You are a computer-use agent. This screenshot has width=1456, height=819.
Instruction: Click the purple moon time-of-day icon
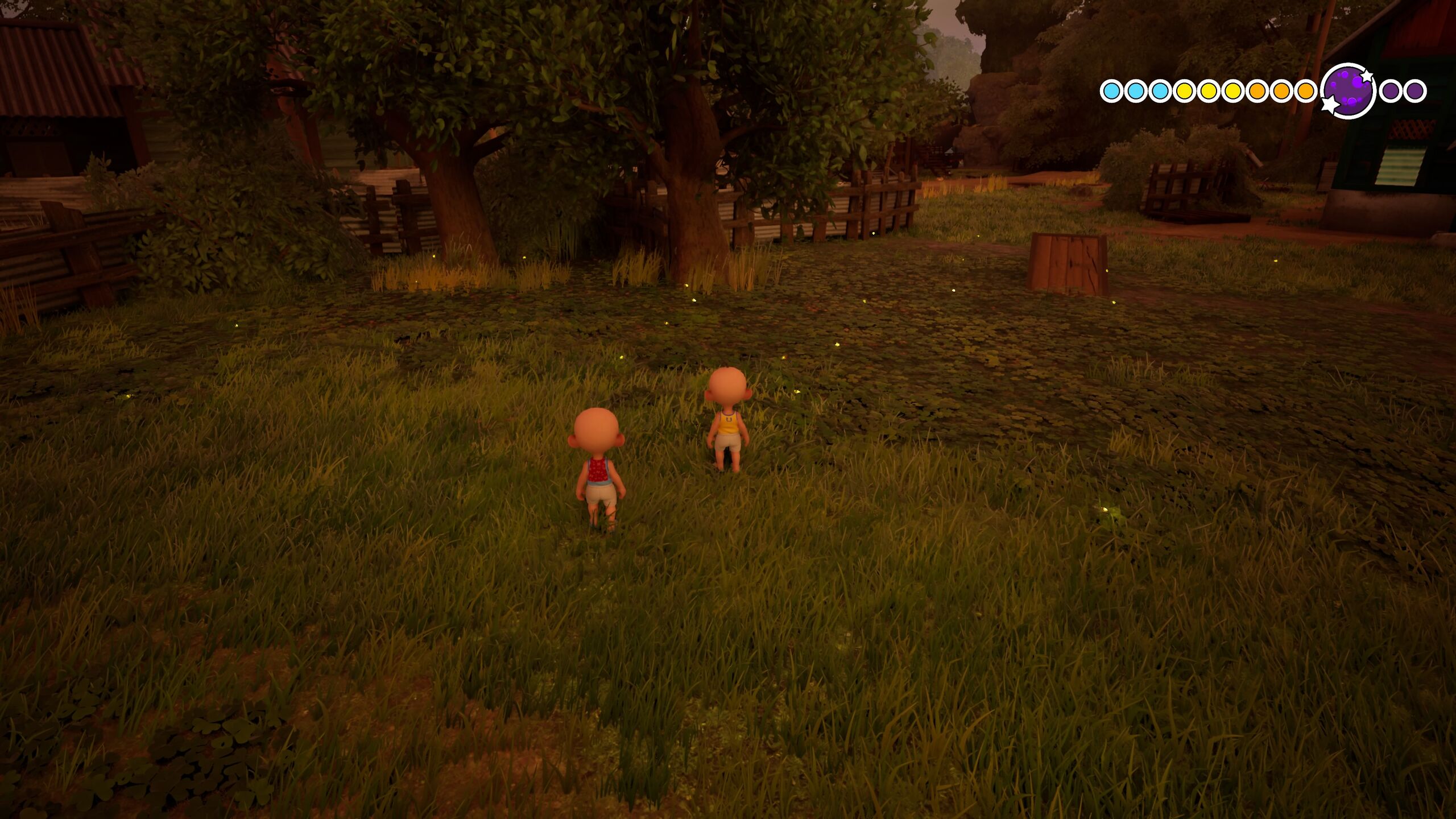pos(1349,91)
